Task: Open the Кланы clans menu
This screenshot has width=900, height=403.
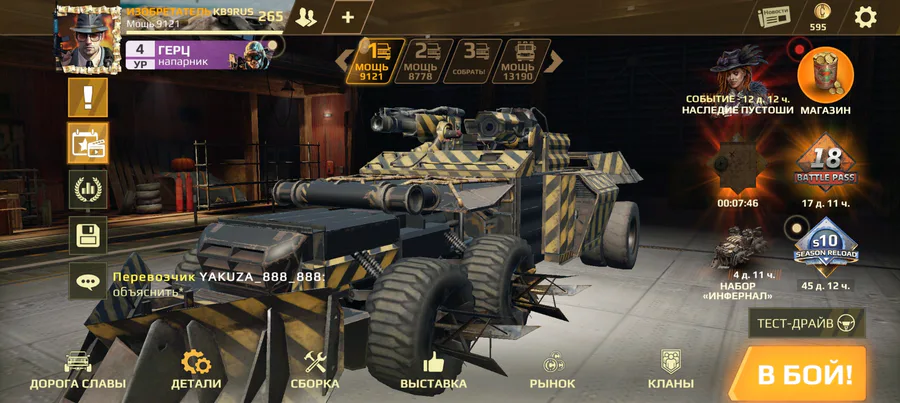Action: [670, 370]
